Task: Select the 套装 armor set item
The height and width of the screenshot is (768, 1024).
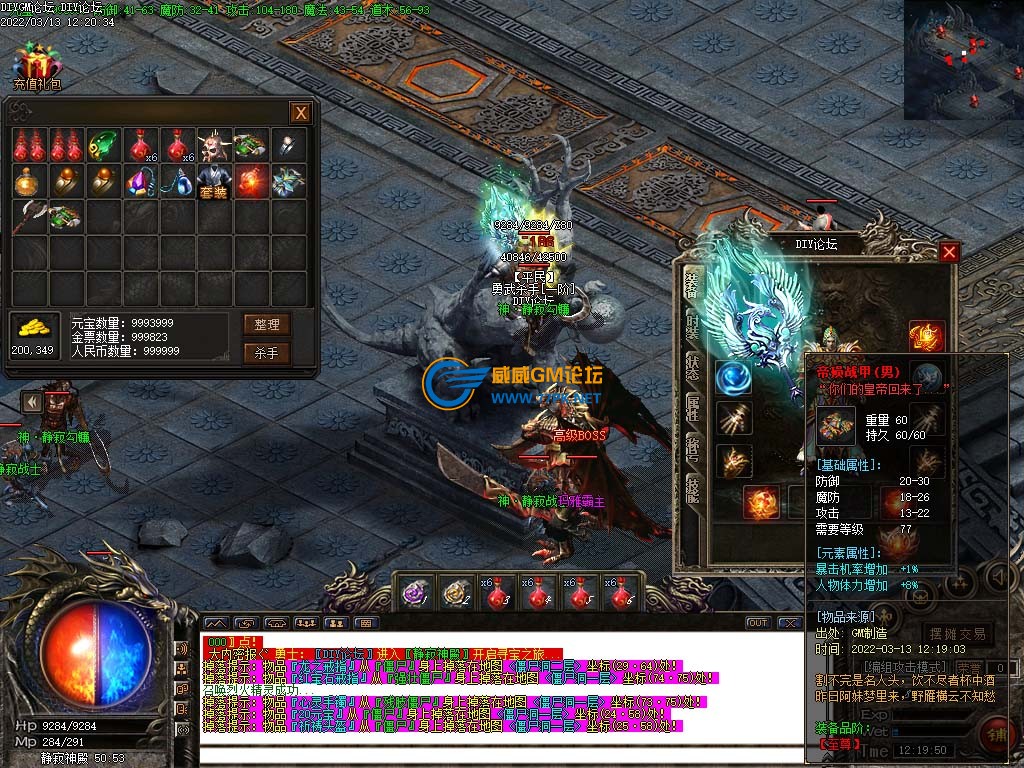Action: point(212,182)
